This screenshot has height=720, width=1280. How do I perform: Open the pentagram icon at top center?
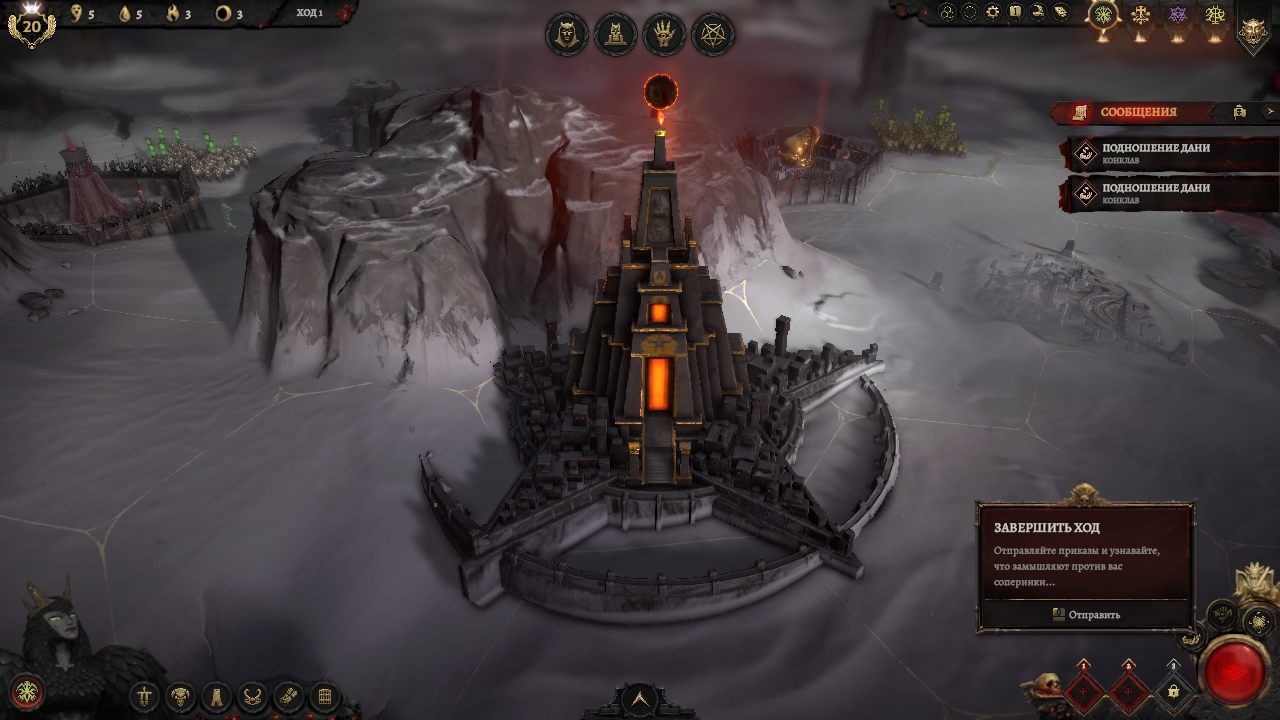tap(713, 35)
